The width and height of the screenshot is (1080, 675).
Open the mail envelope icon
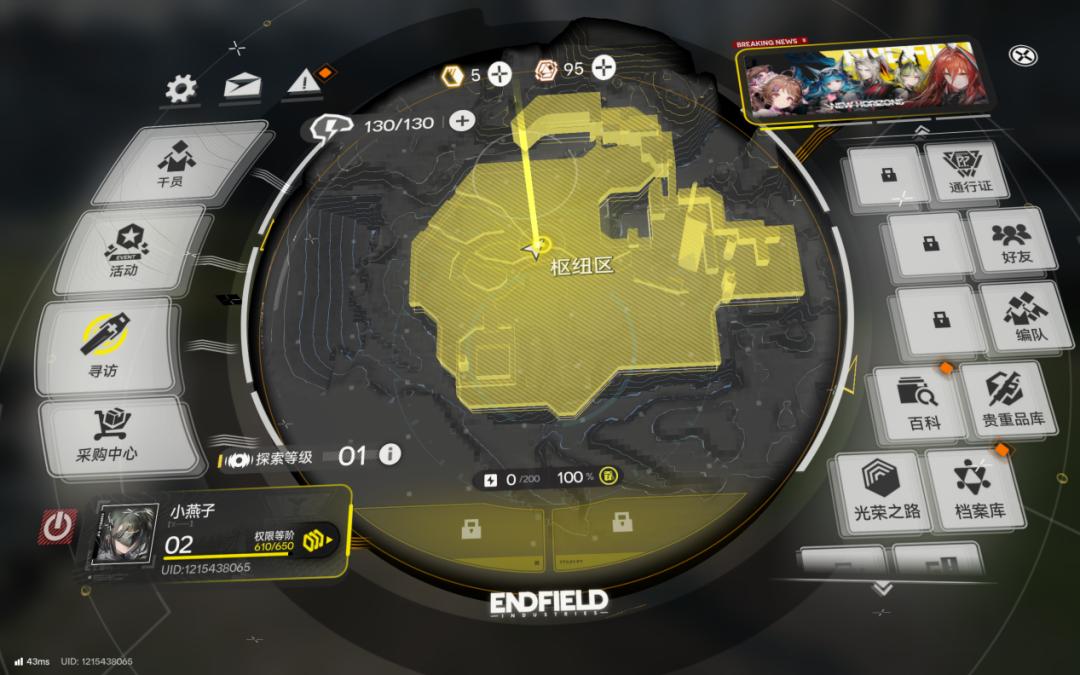pyautogui.click(x=241, y=86)
